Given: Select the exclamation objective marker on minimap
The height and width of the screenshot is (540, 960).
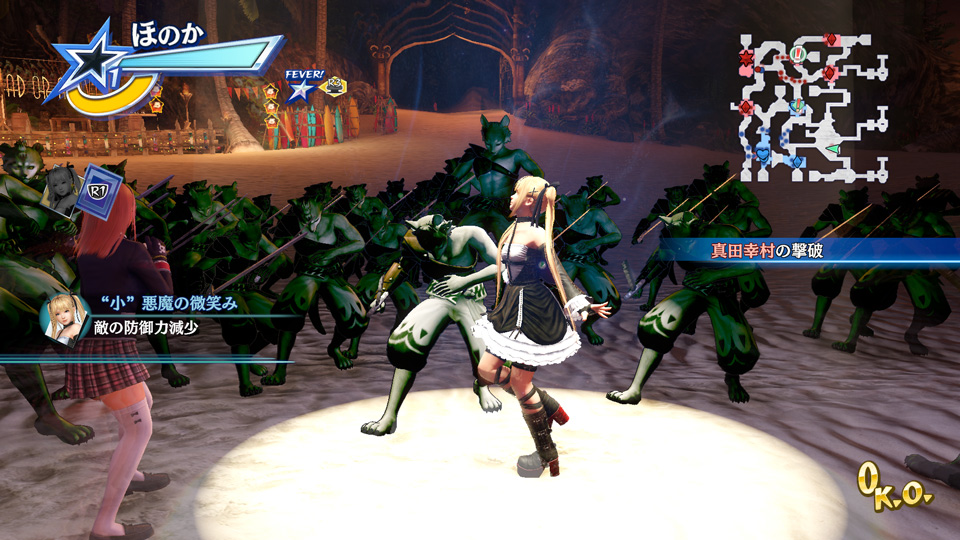Looking at the screenshot, I should (x=798, y=52).
